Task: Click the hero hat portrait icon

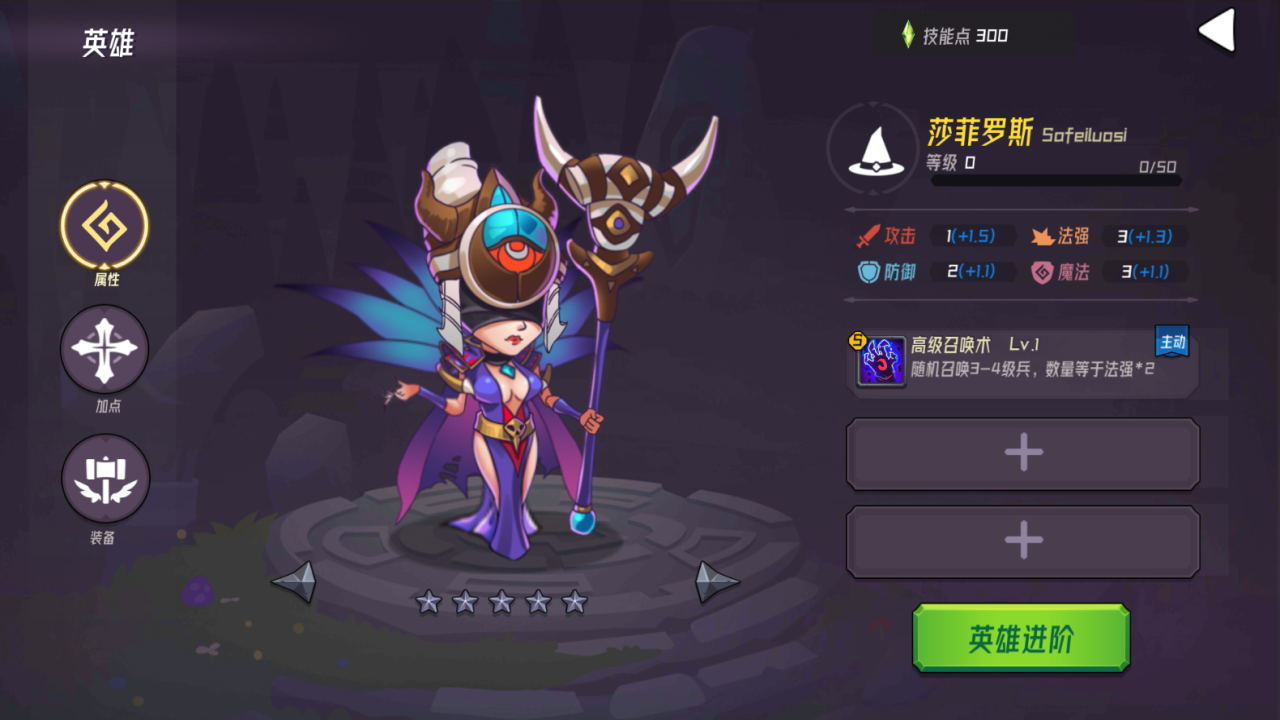Action: [x=874, y=150]
